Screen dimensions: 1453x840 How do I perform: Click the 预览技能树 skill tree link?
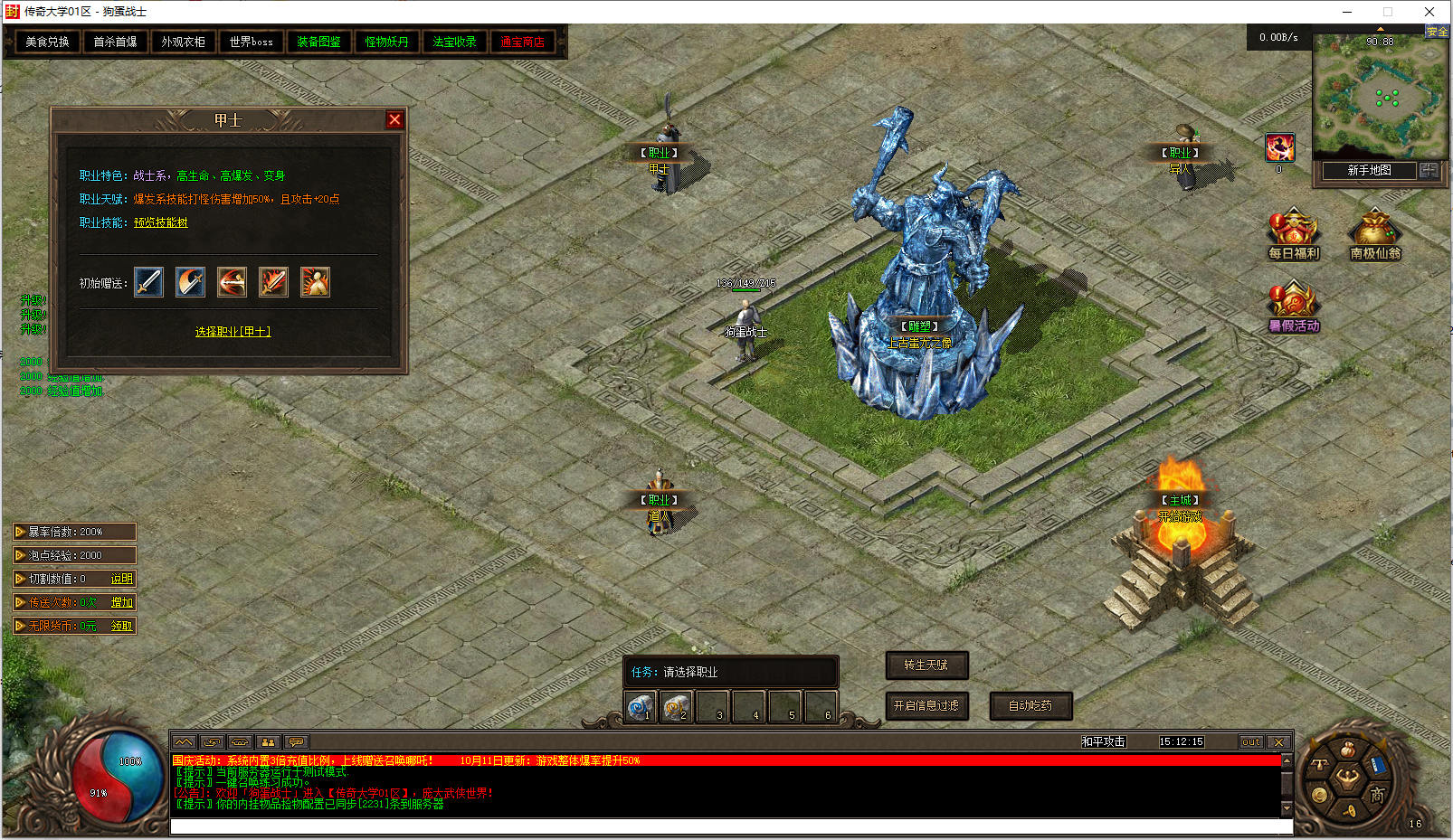click(161, 222)
